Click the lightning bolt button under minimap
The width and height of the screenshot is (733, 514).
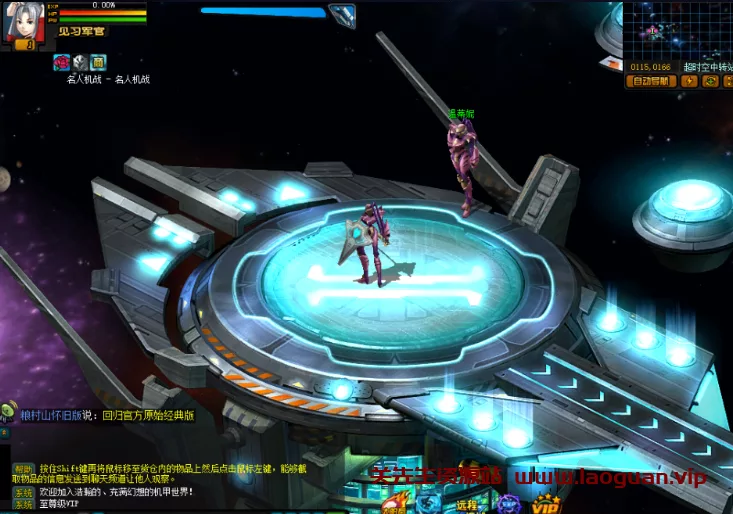(689, 81)
